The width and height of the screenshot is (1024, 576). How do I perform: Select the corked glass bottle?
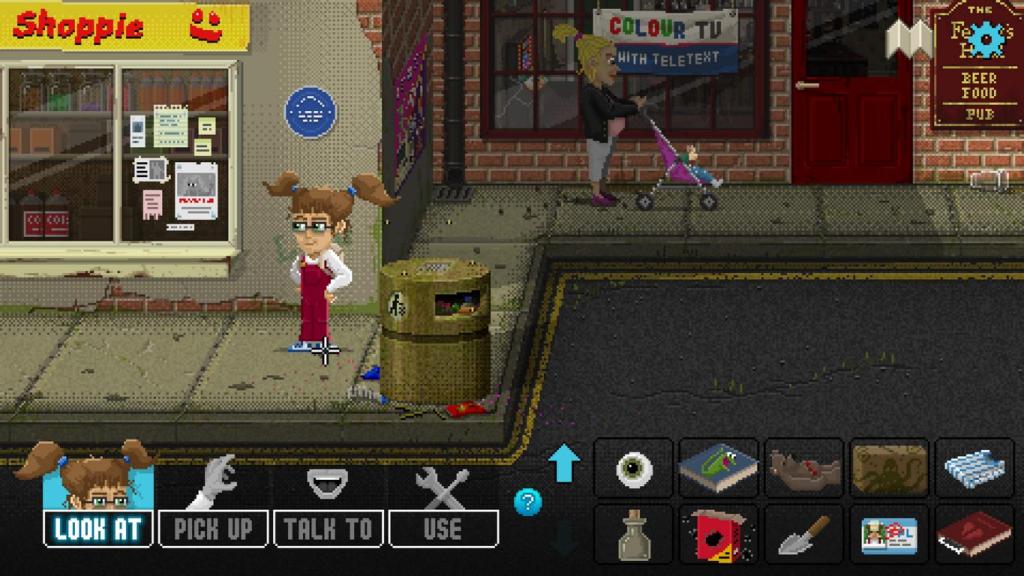635,535
